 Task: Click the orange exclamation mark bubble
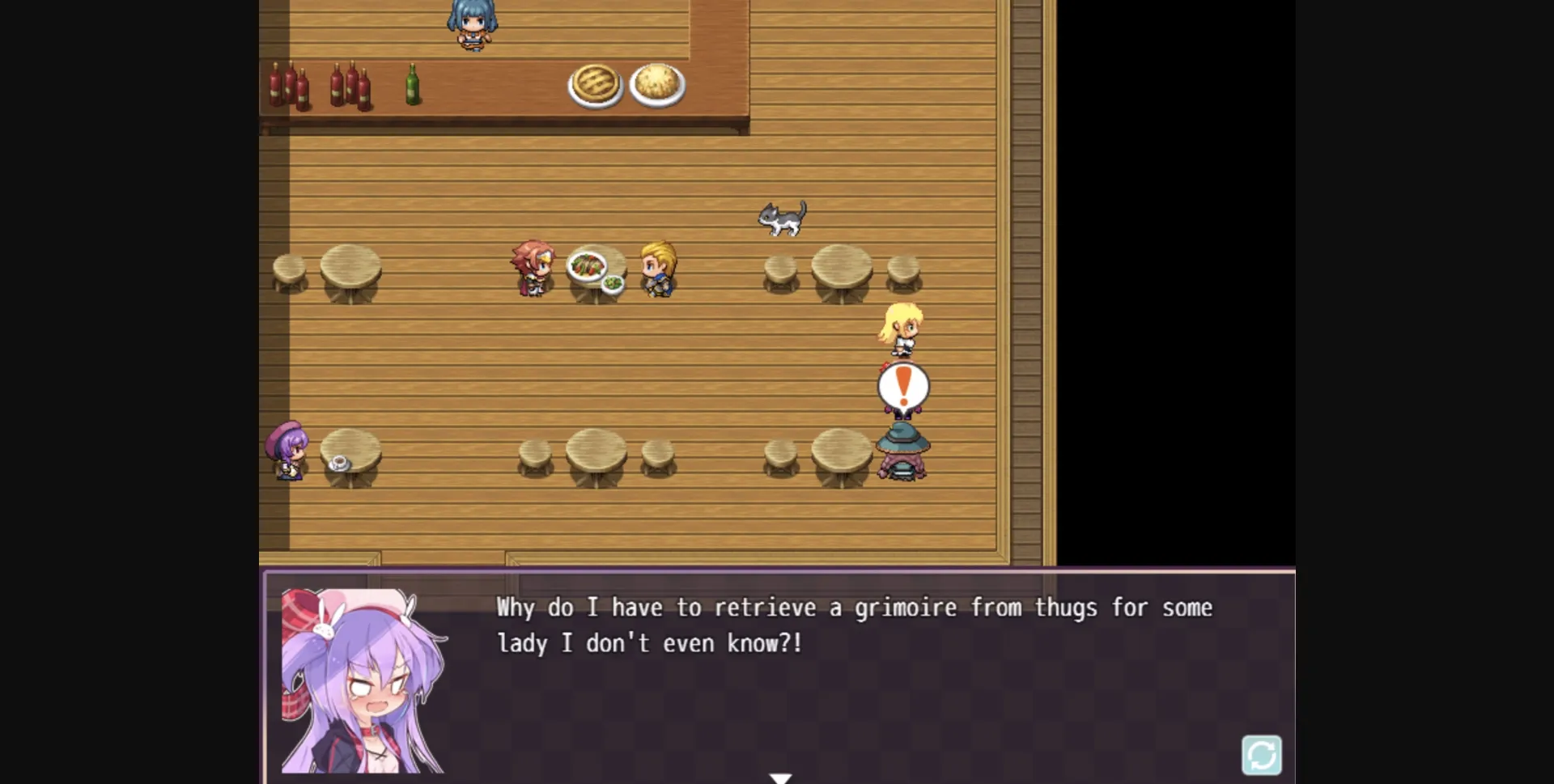(902, 387)
